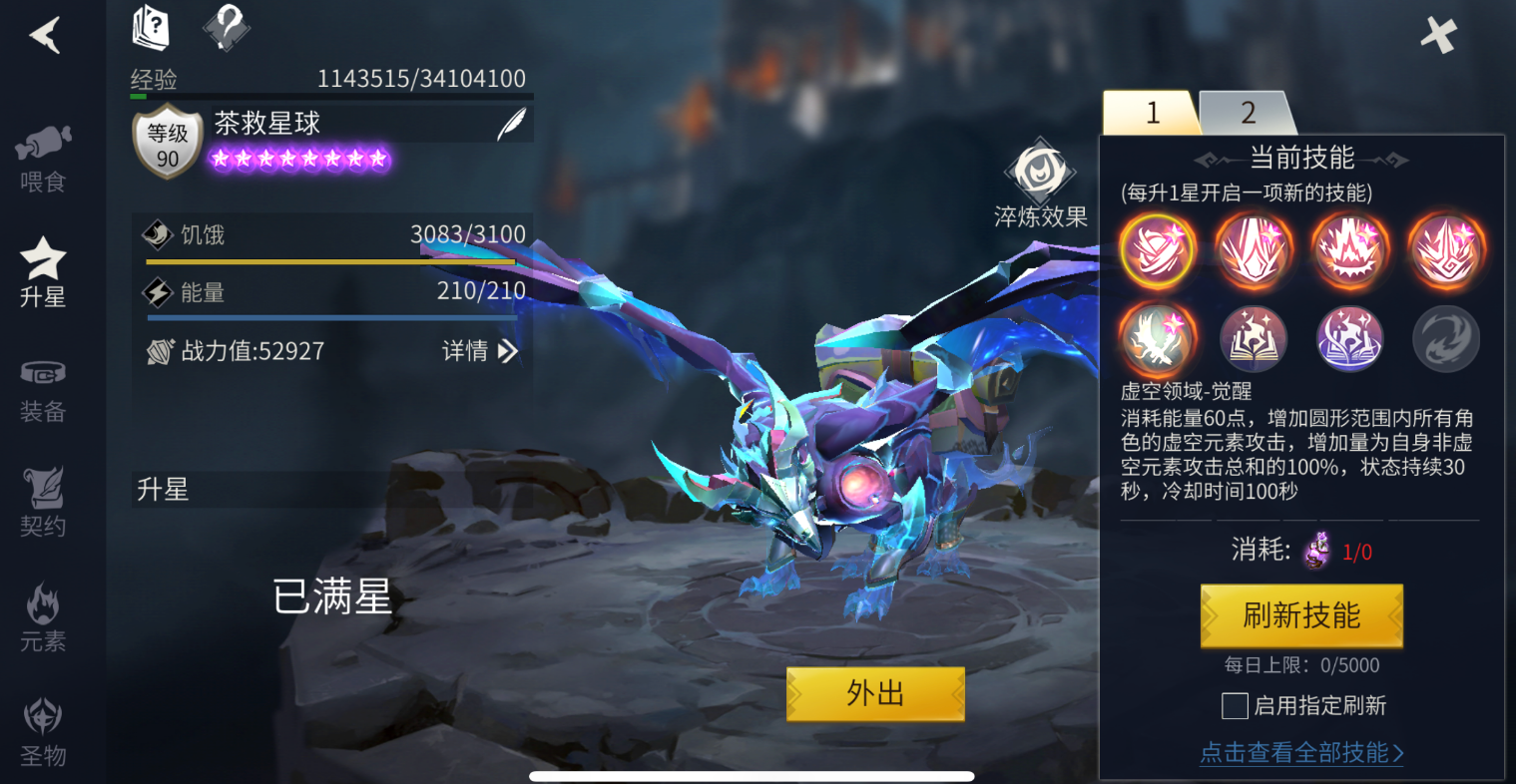
Task: Toggle the 启用指定刷新 checkbox
Action: (x=1235, y=706)
